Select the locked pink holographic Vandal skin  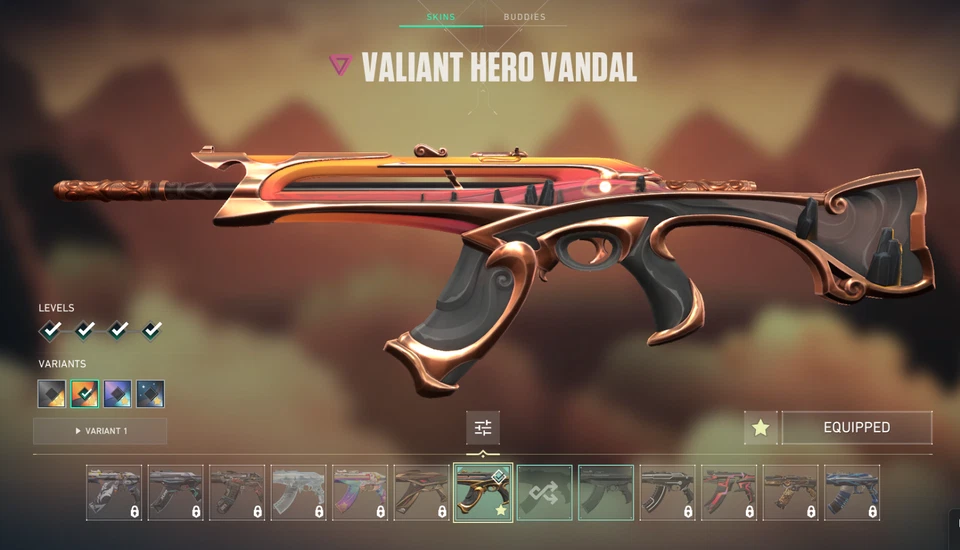click(360, 492)
